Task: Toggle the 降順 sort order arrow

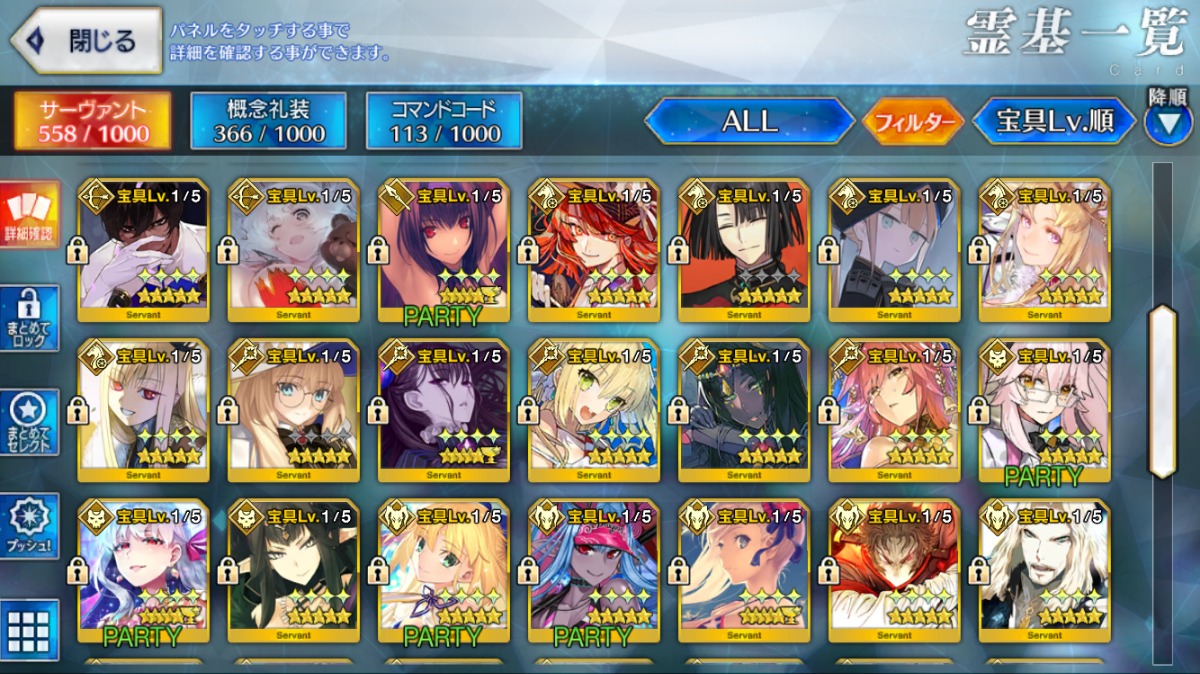Action: click(1167, 122)
